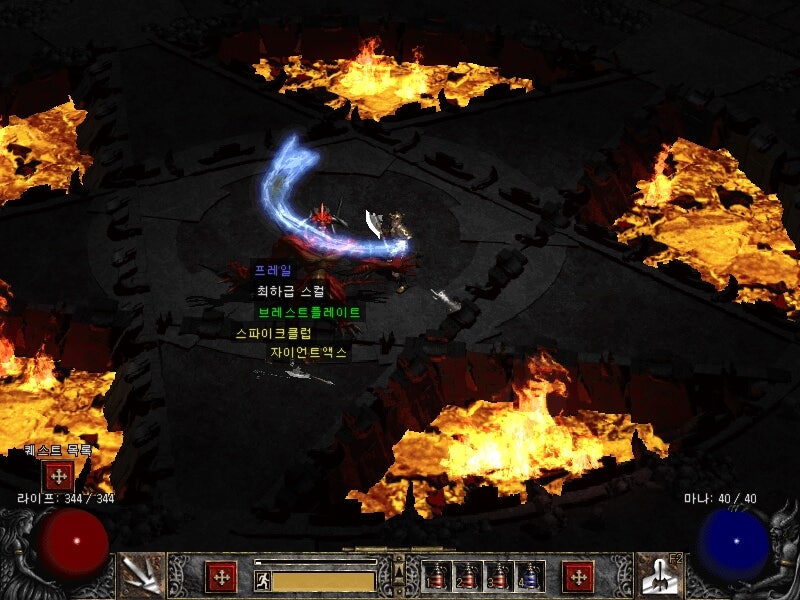Image resolution: width=800 pixels, height=600 pixels.
Task: Pick up the 최하급 스컬 item label
Action: pyautogui.click(x=290, y=291)
